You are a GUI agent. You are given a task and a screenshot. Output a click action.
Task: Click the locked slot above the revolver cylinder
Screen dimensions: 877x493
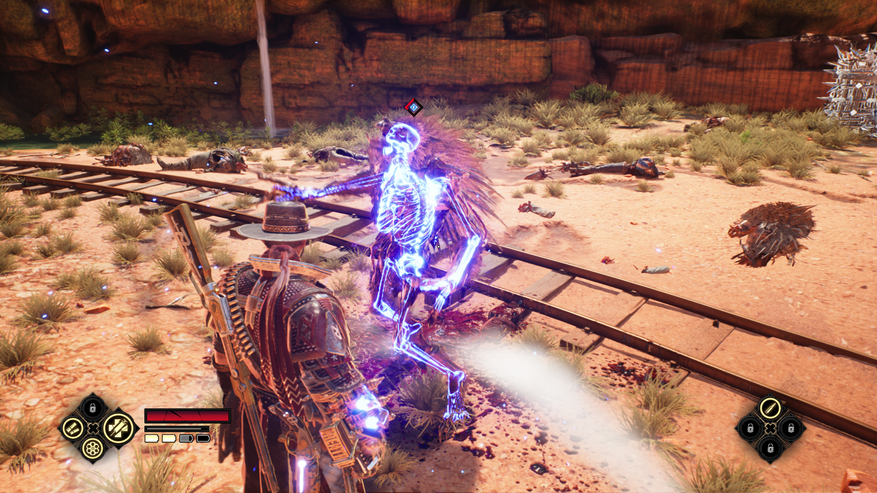click(93, 406)
